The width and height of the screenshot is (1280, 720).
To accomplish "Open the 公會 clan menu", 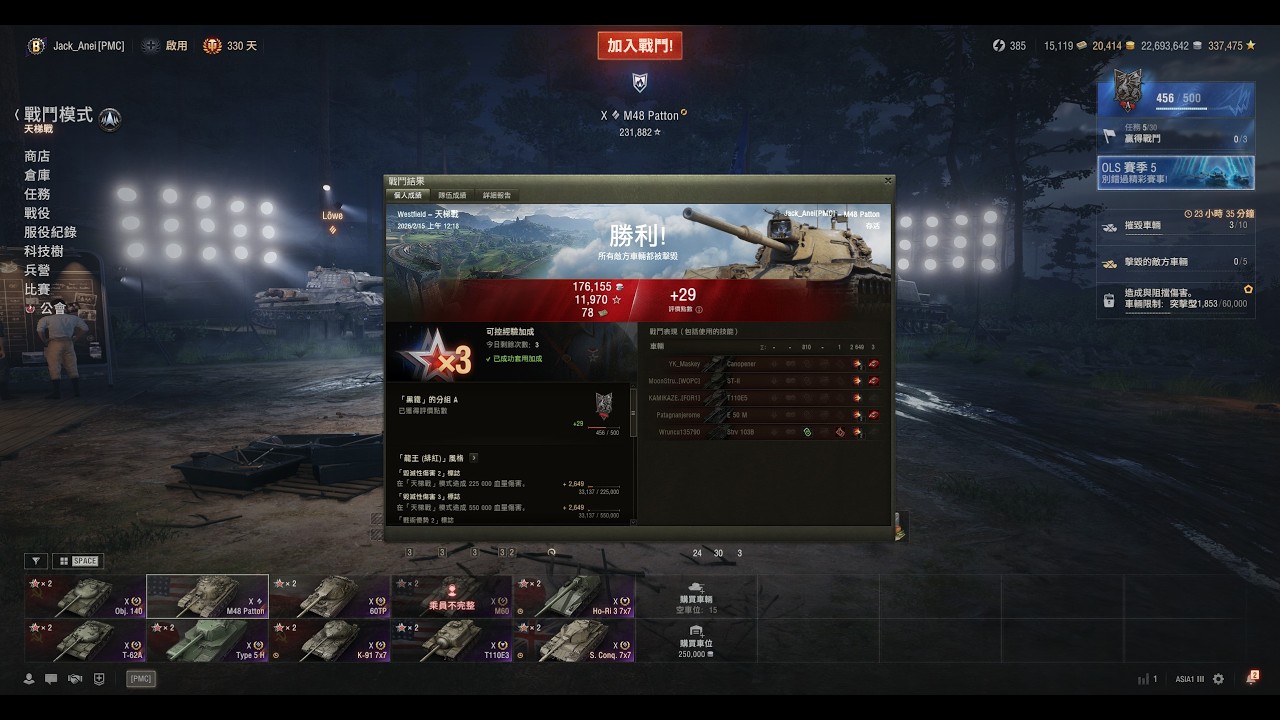I will coord(52,308).
